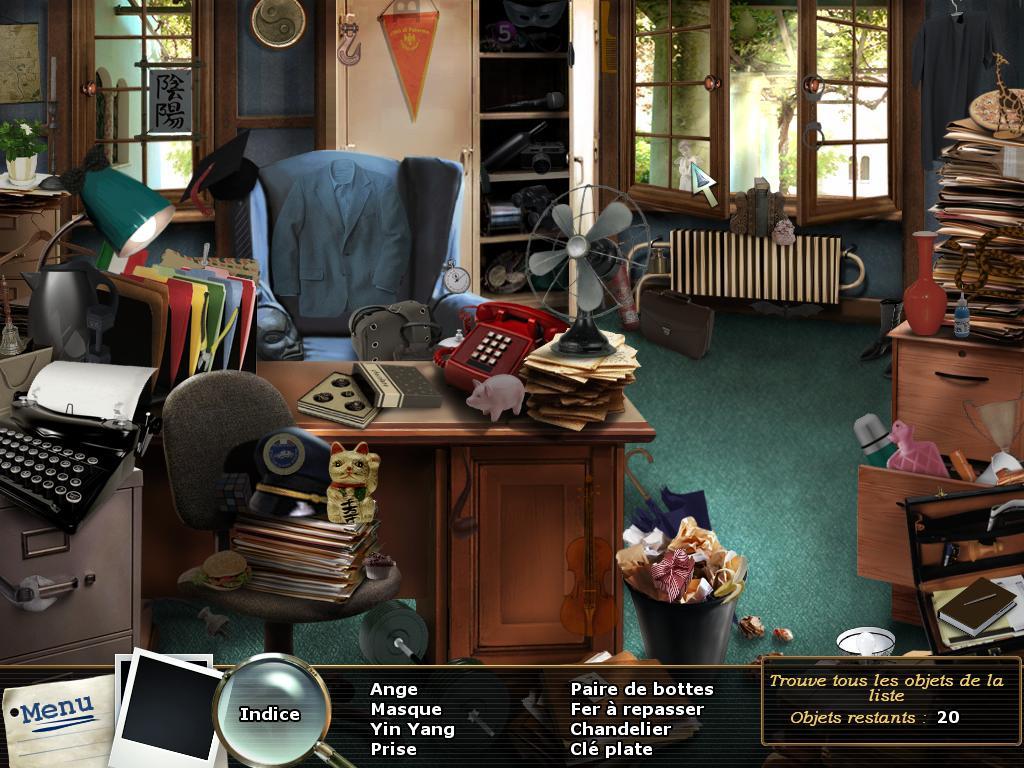Image resolution: width=1024 pixels, height=768 pixels.
Task: Select 'Clé plate' list entry
Action: 611,749
